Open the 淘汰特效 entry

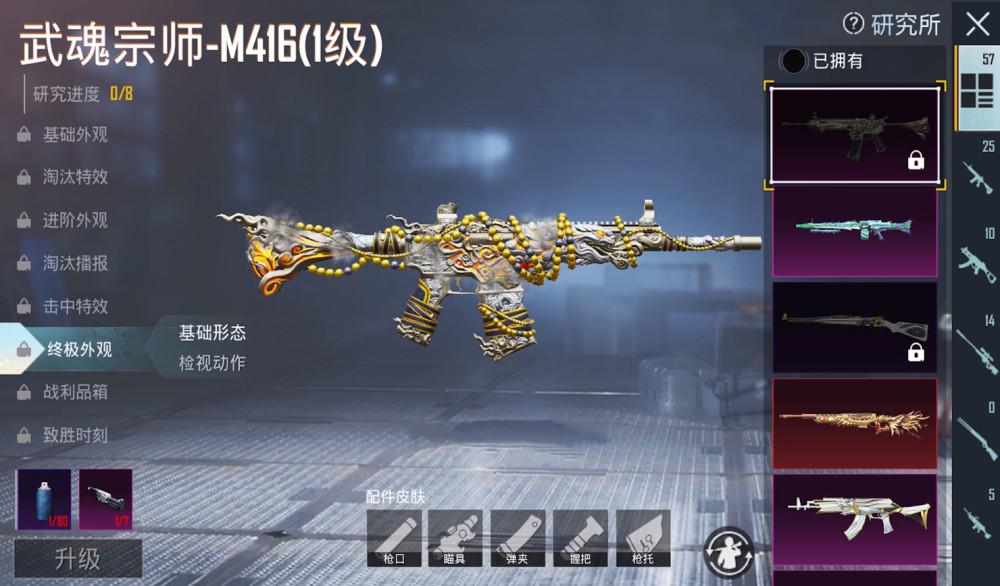coord(74,178)
